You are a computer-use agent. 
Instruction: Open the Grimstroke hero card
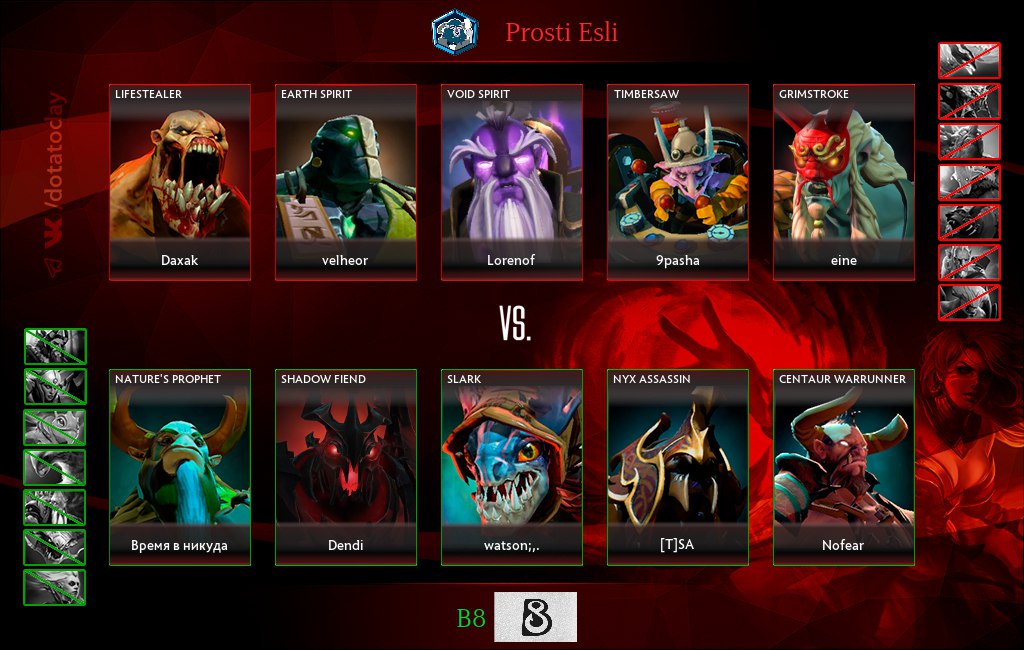click(844, 182)
